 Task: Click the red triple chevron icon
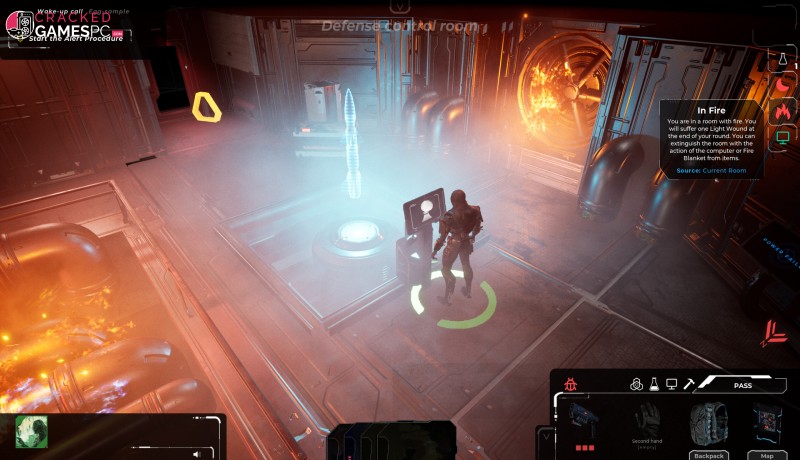pos(773,333)
